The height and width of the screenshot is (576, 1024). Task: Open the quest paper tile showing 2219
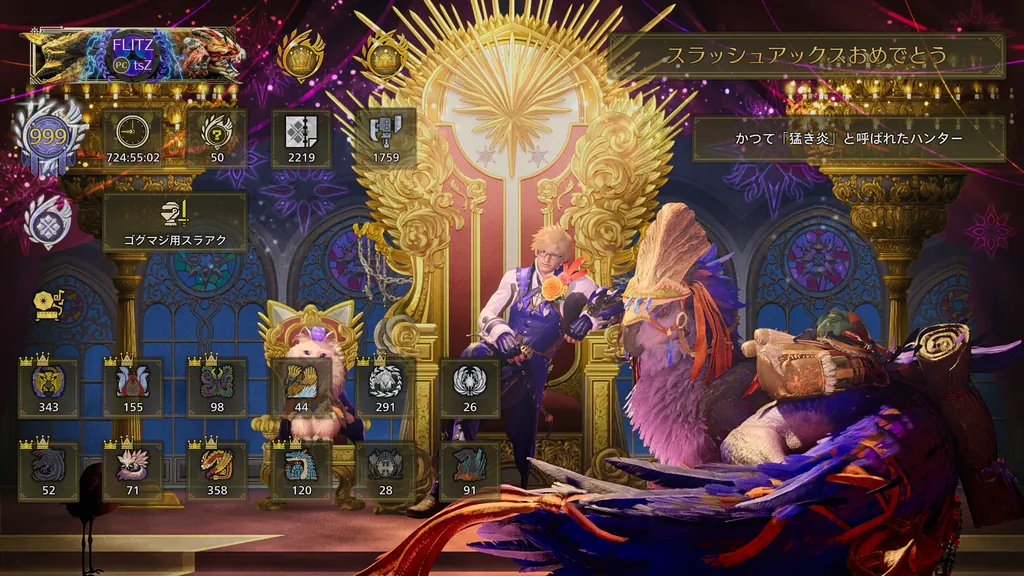301,138
